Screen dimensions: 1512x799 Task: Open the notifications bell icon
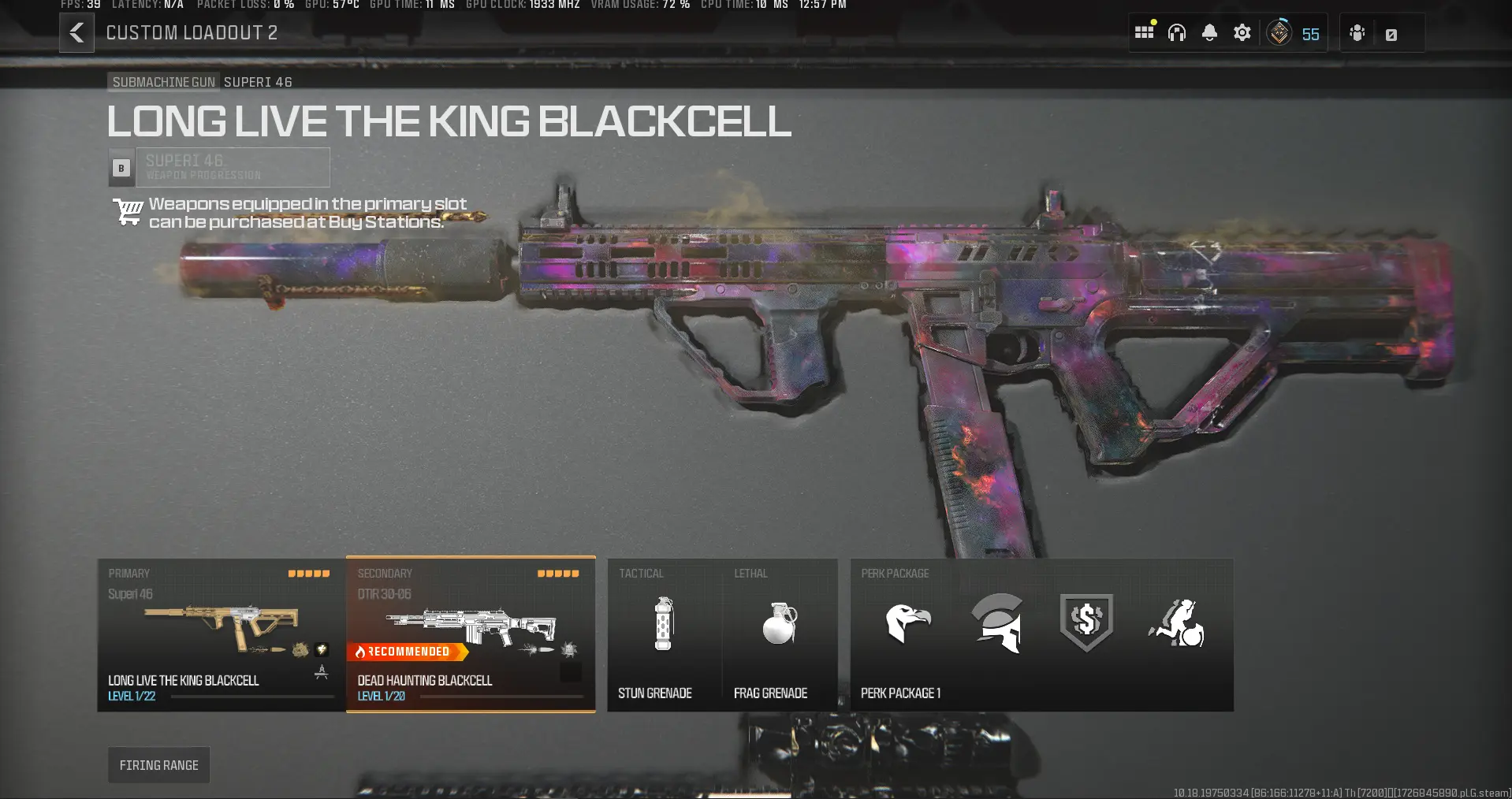(x=1208, y=32)
